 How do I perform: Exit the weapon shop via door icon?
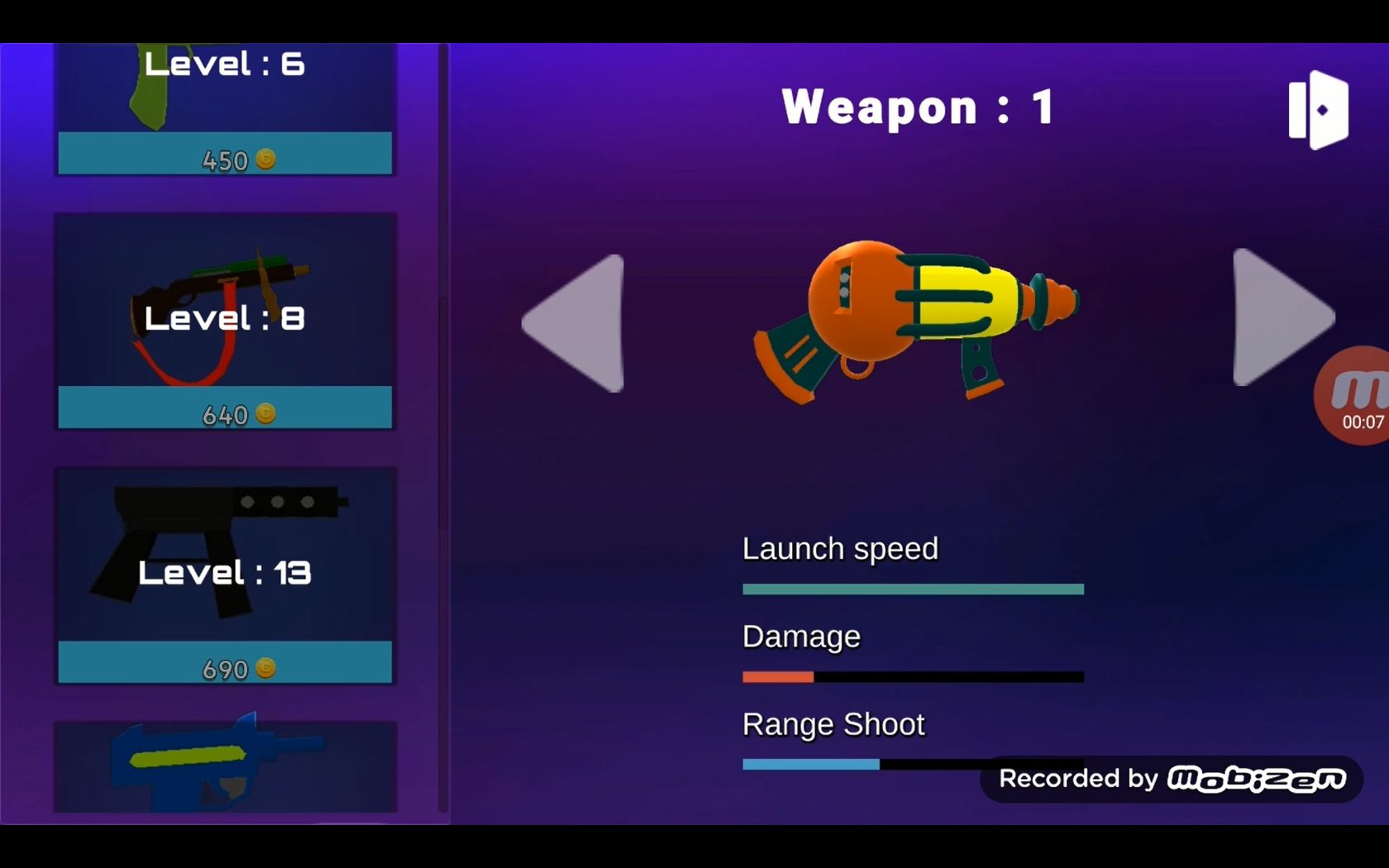pos(1318,110)
